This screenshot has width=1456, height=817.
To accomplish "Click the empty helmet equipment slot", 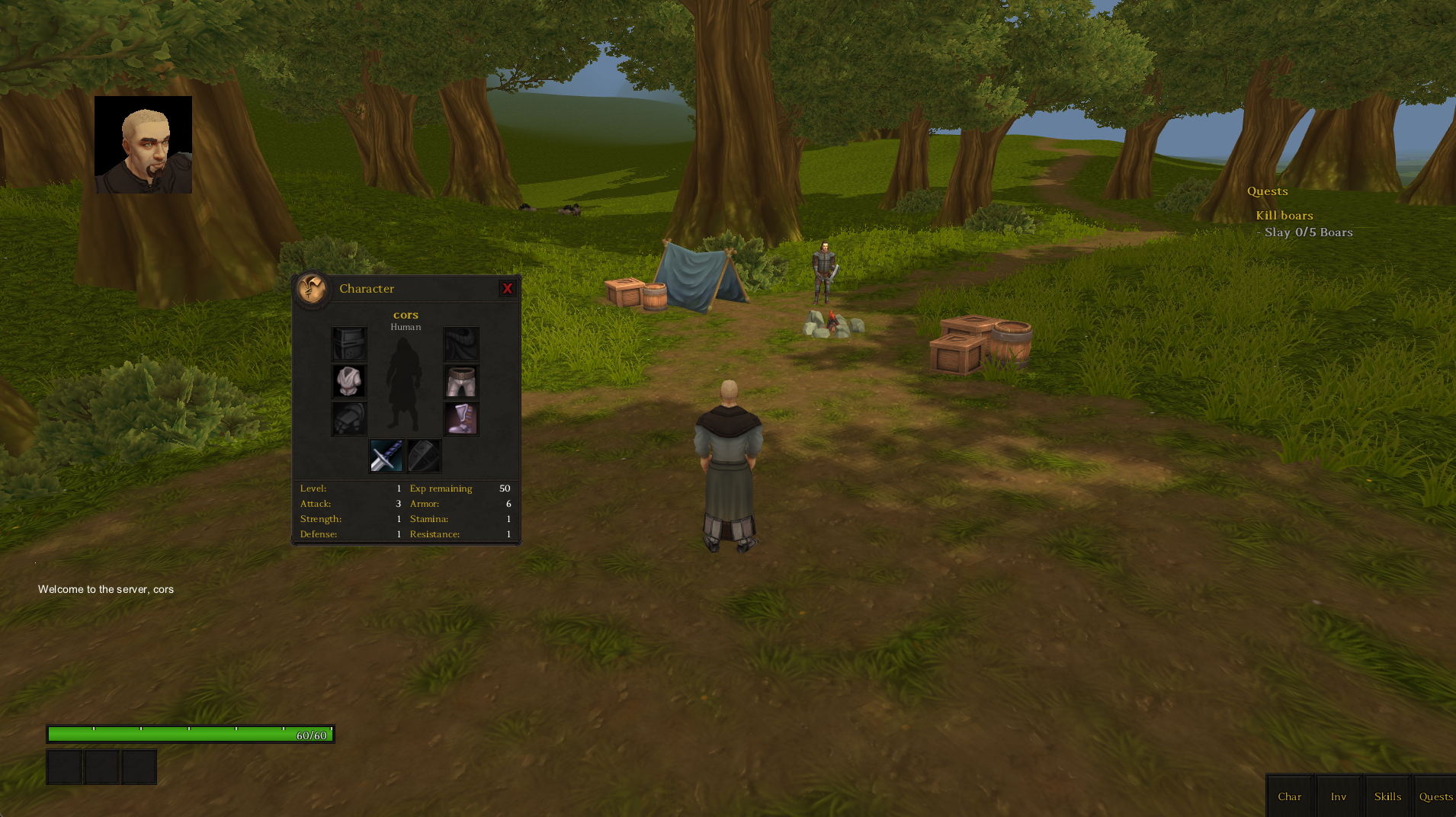I will 349,344.
